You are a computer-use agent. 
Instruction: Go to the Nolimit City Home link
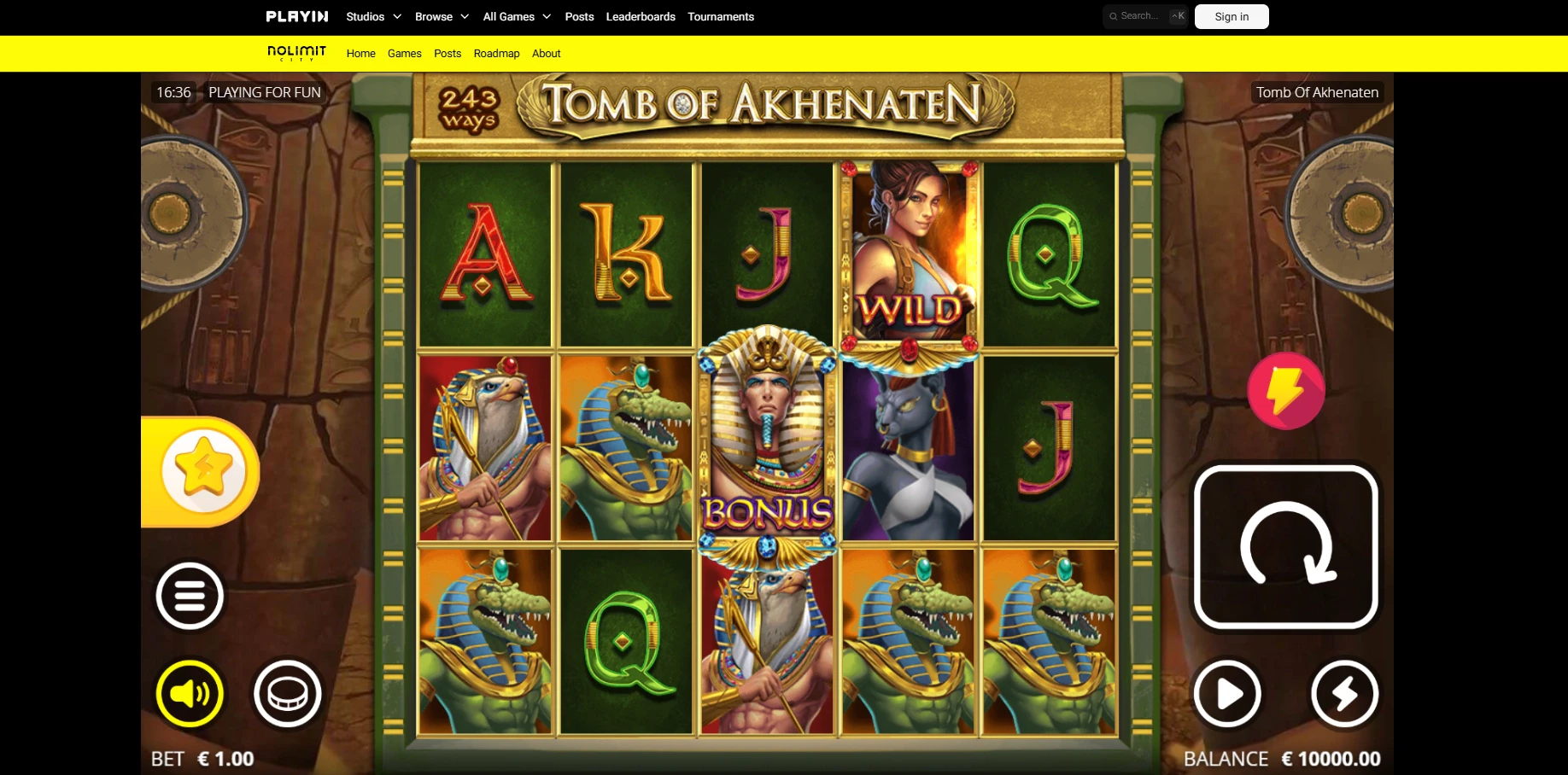361,53
